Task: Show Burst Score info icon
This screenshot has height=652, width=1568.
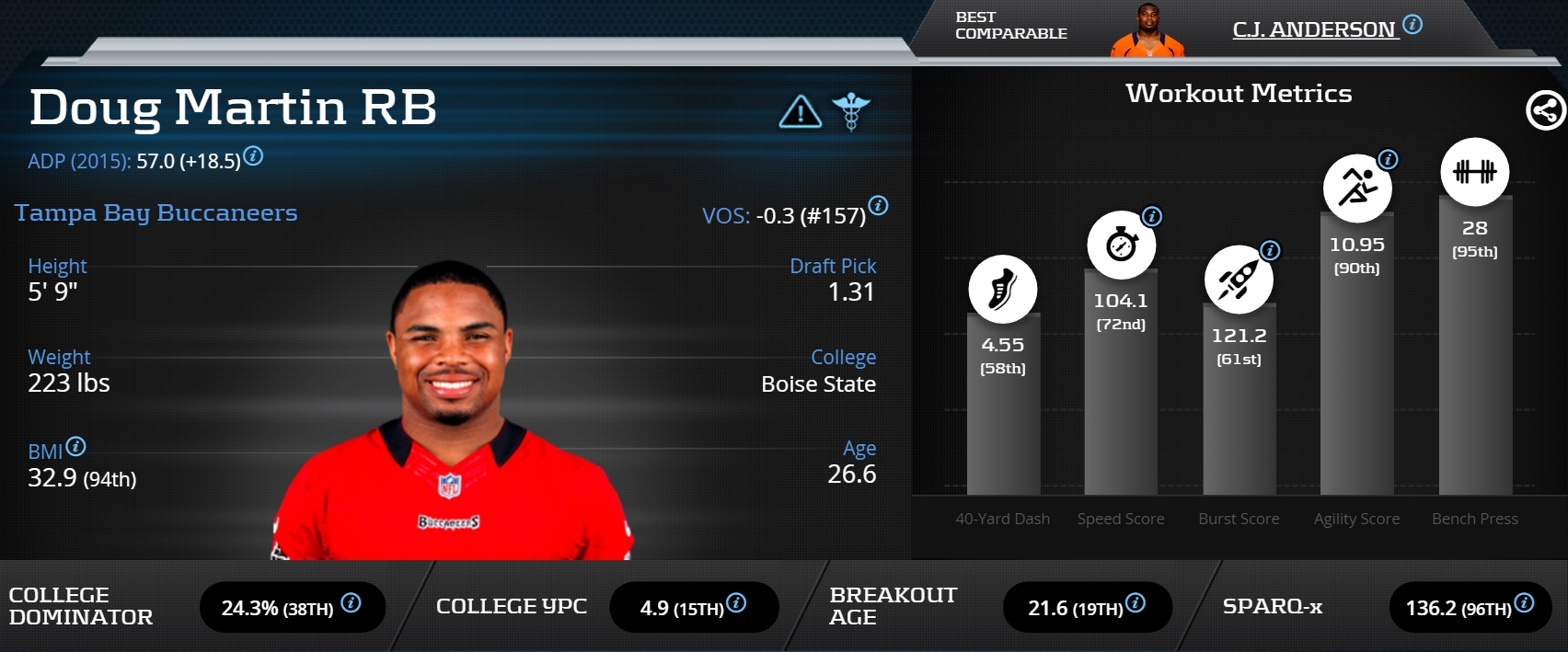Action: coord(1270,250)
